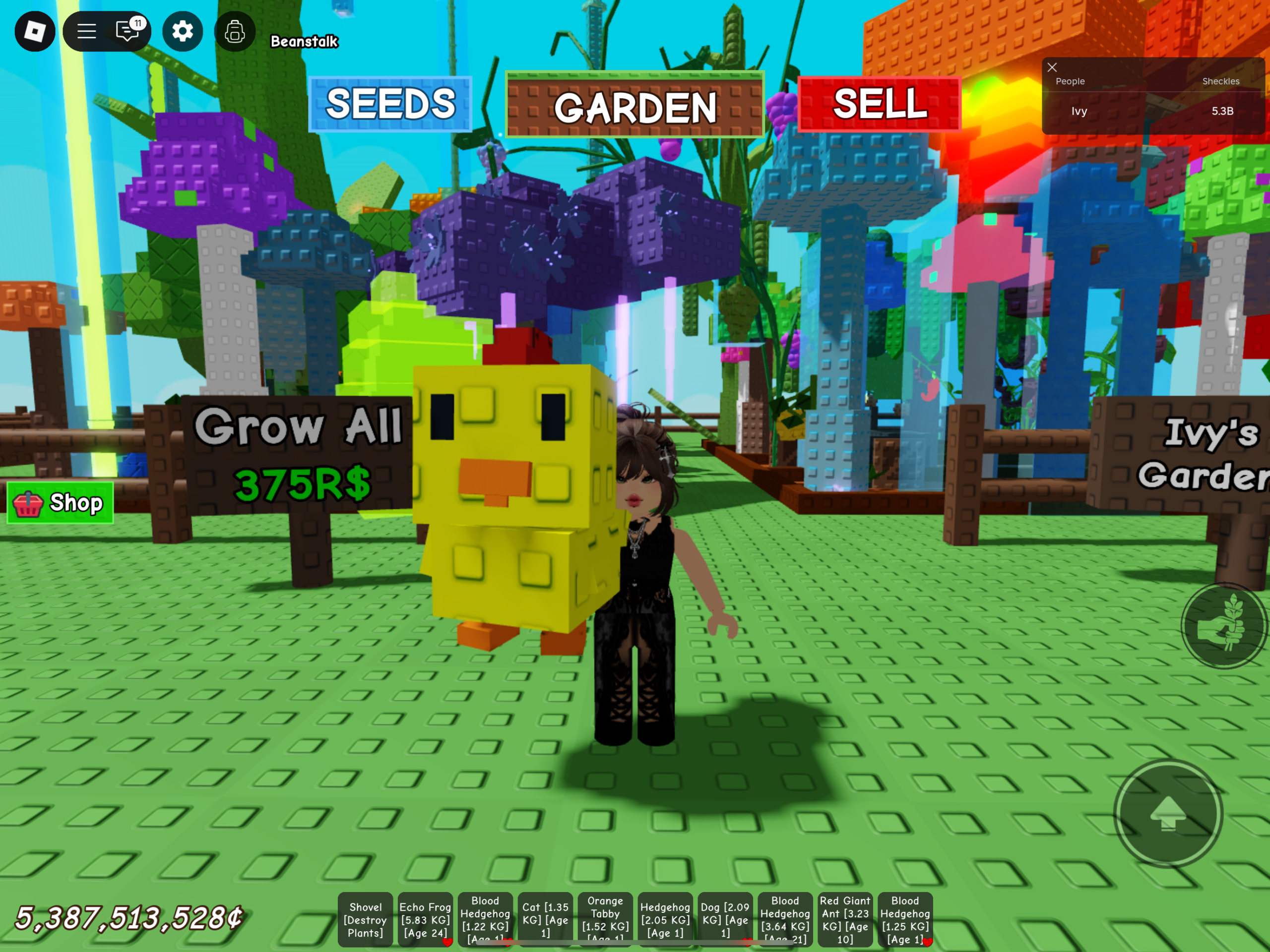The width and height of the screenshot is (1270, 952).
Task: Close the People and Sheckles leaderboard
Action: tap(1052, 67)
